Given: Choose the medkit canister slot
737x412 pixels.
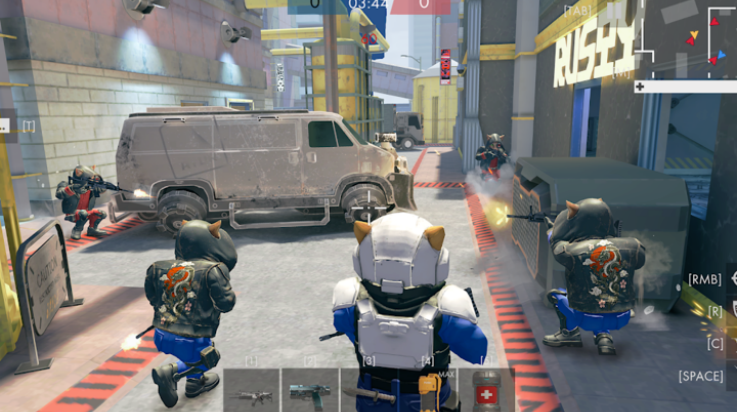Looking at the screenshot, I should pos(487,390).
